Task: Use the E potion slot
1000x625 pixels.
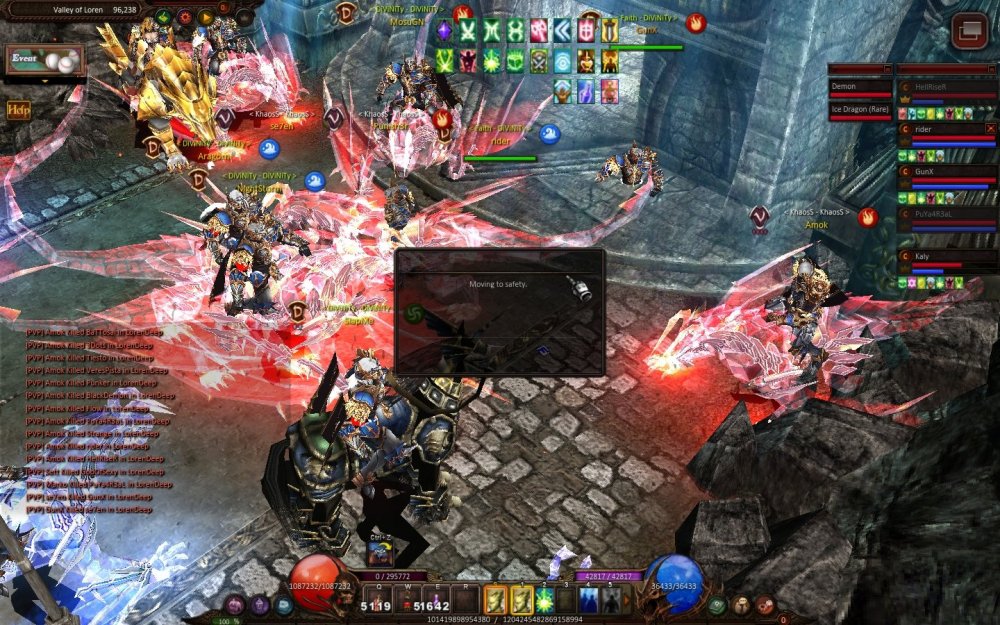Action: [x=436, y=600]
